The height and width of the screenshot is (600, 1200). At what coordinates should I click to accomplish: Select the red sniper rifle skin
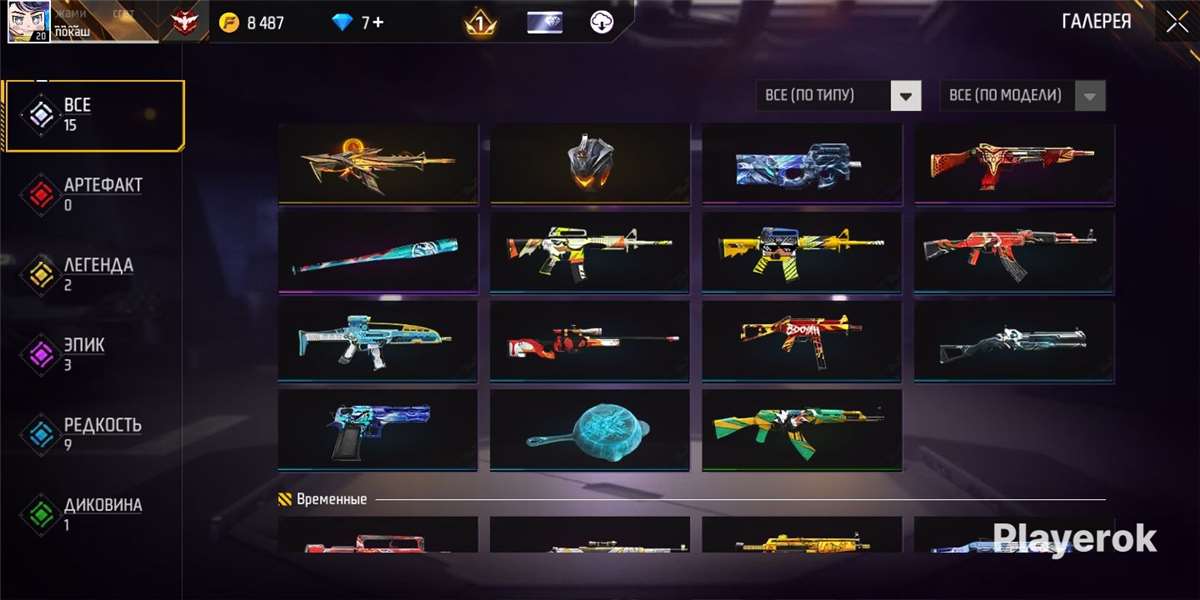590,341
